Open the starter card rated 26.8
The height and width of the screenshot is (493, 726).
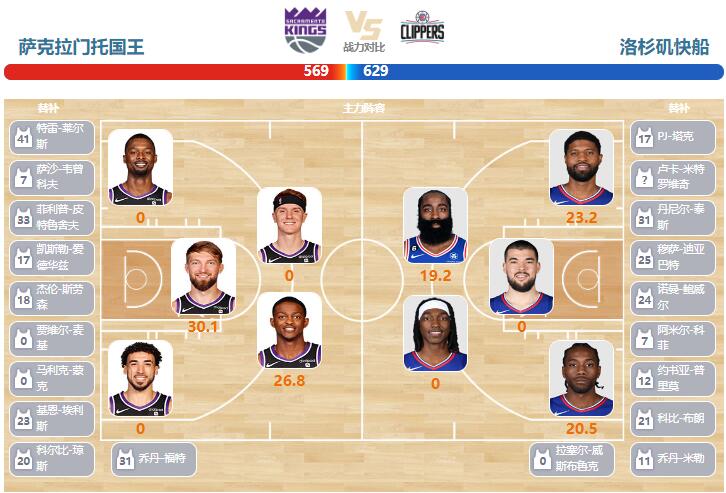[289, 331]
